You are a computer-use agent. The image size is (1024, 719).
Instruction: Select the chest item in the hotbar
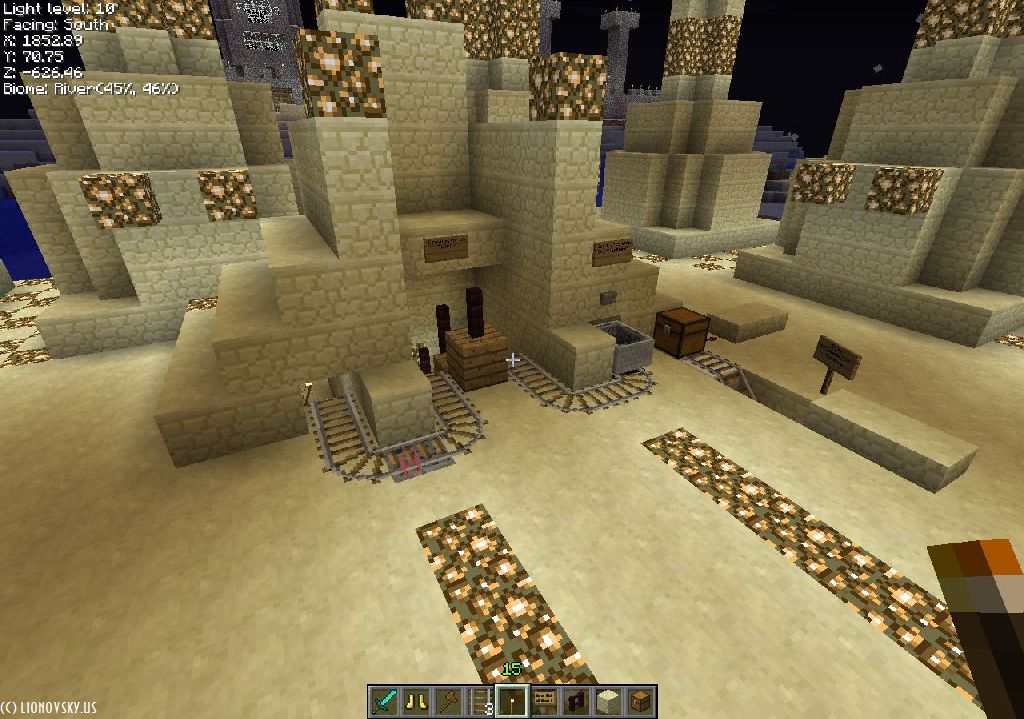tap(640, 701)
